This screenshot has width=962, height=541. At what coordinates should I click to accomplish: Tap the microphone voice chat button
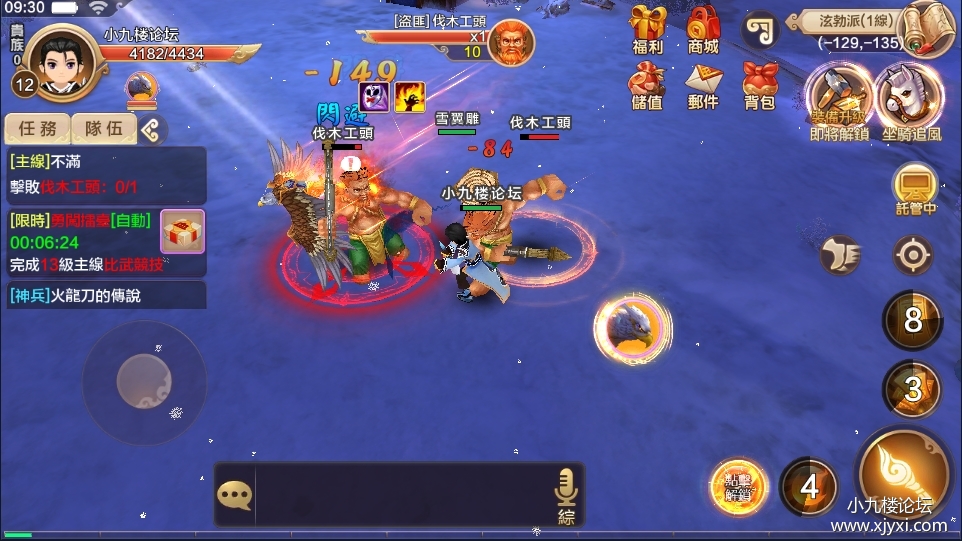[x=566, y=493]
